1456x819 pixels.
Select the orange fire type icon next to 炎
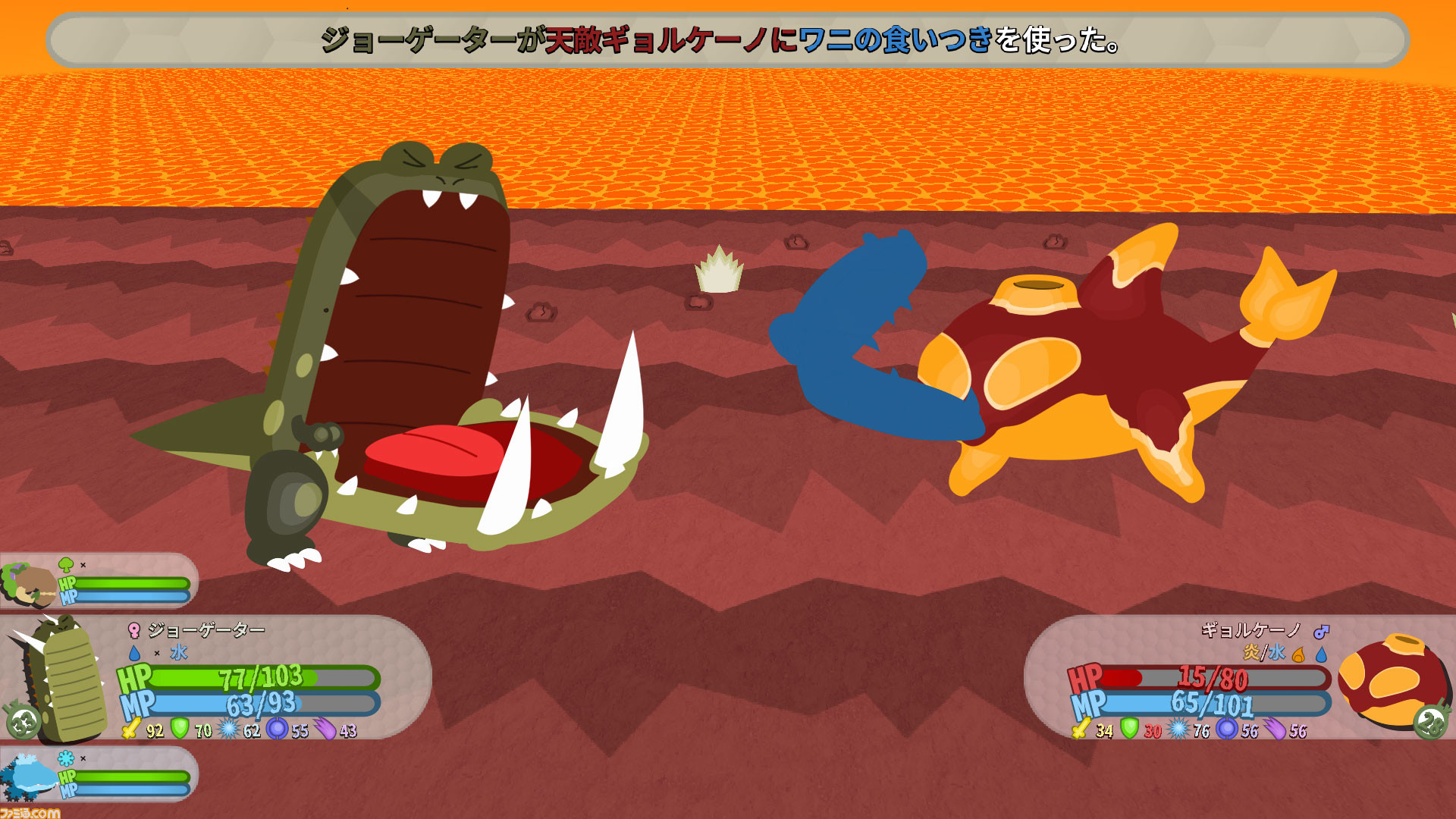(x=1298, y=654)
